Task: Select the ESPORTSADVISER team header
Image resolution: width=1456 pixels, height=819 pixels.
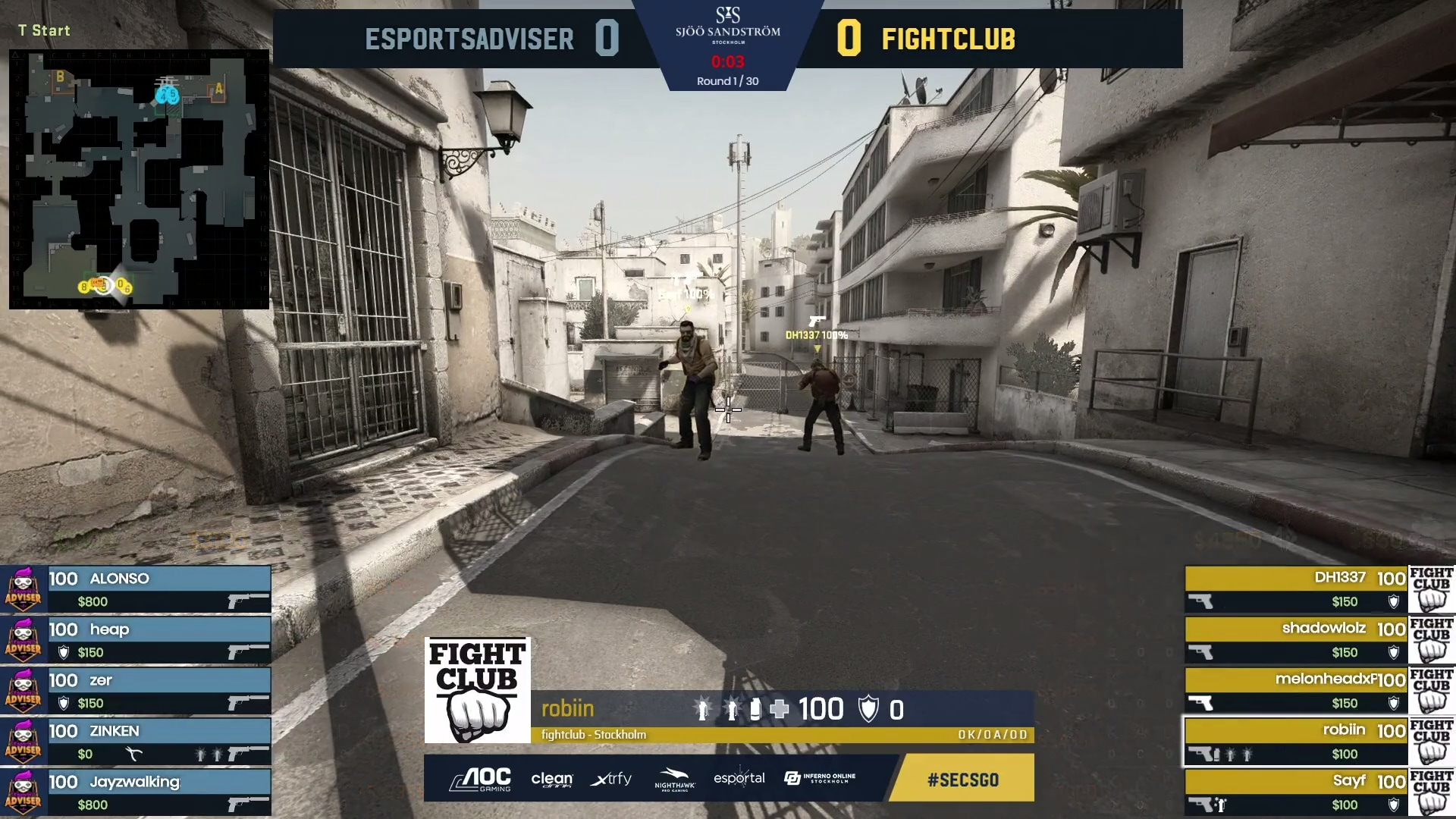Action: coord(470,39)
